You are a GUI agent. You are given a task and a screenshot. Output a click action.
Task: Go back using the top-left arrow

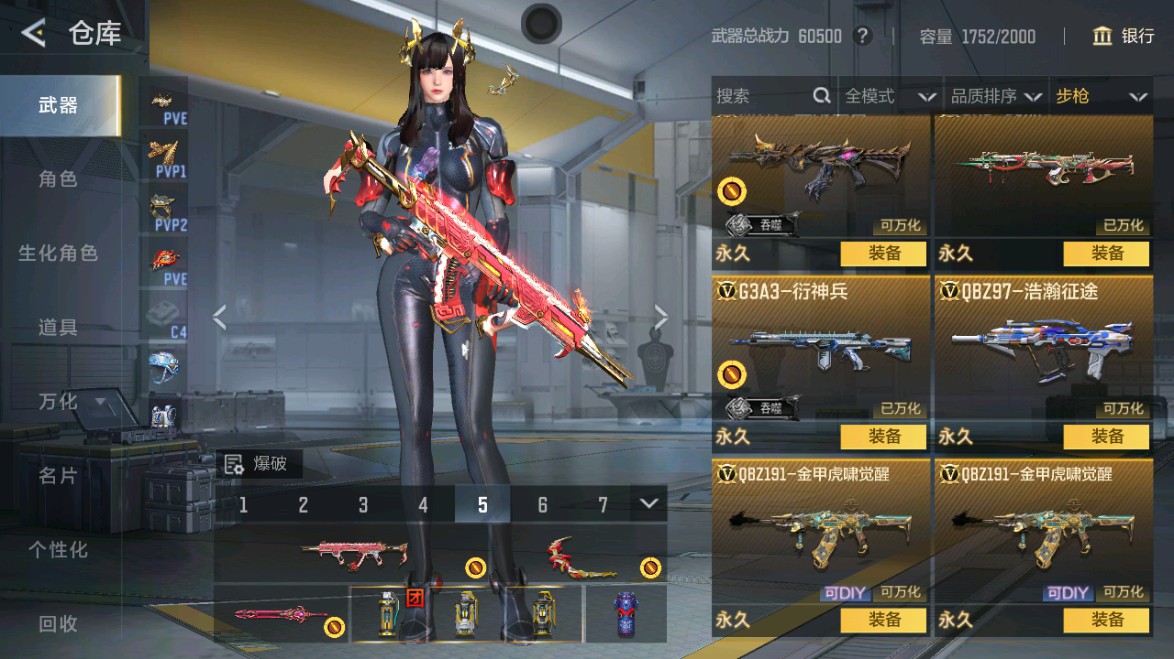[x=34, y=33]
